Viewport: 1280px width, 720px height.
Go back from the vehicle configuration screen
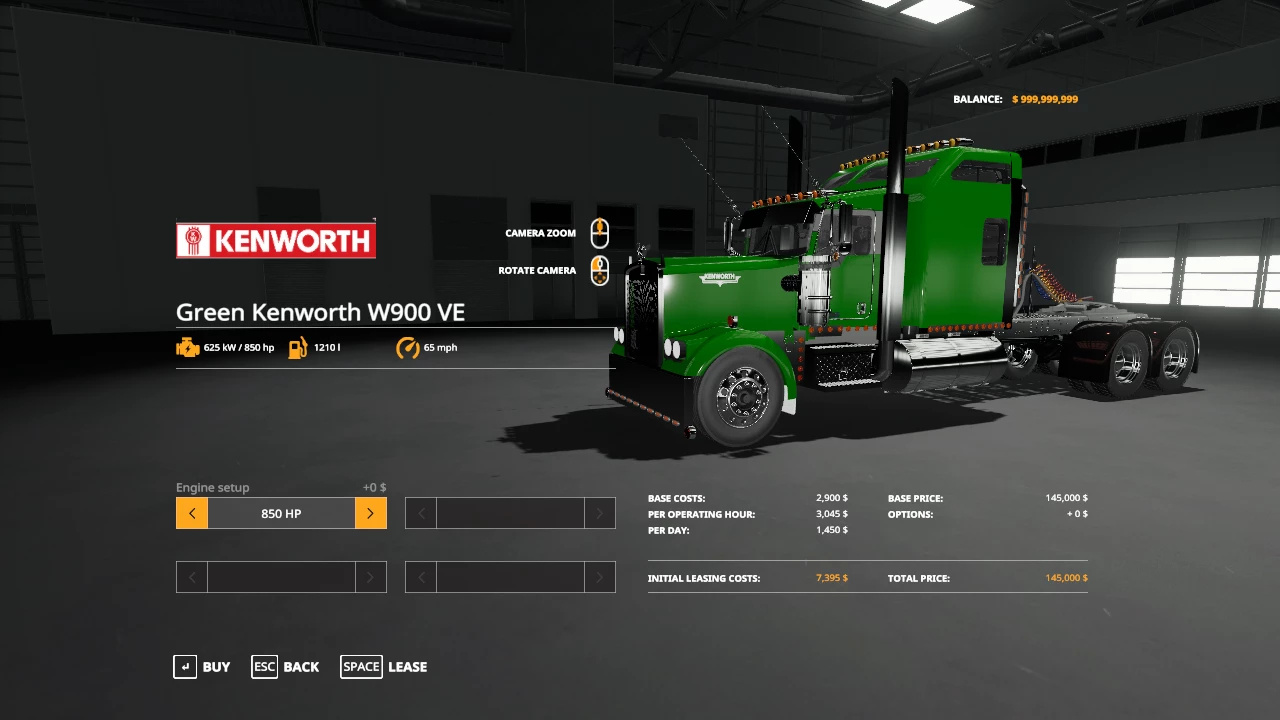pyautogui.click(x=286, y=667)
